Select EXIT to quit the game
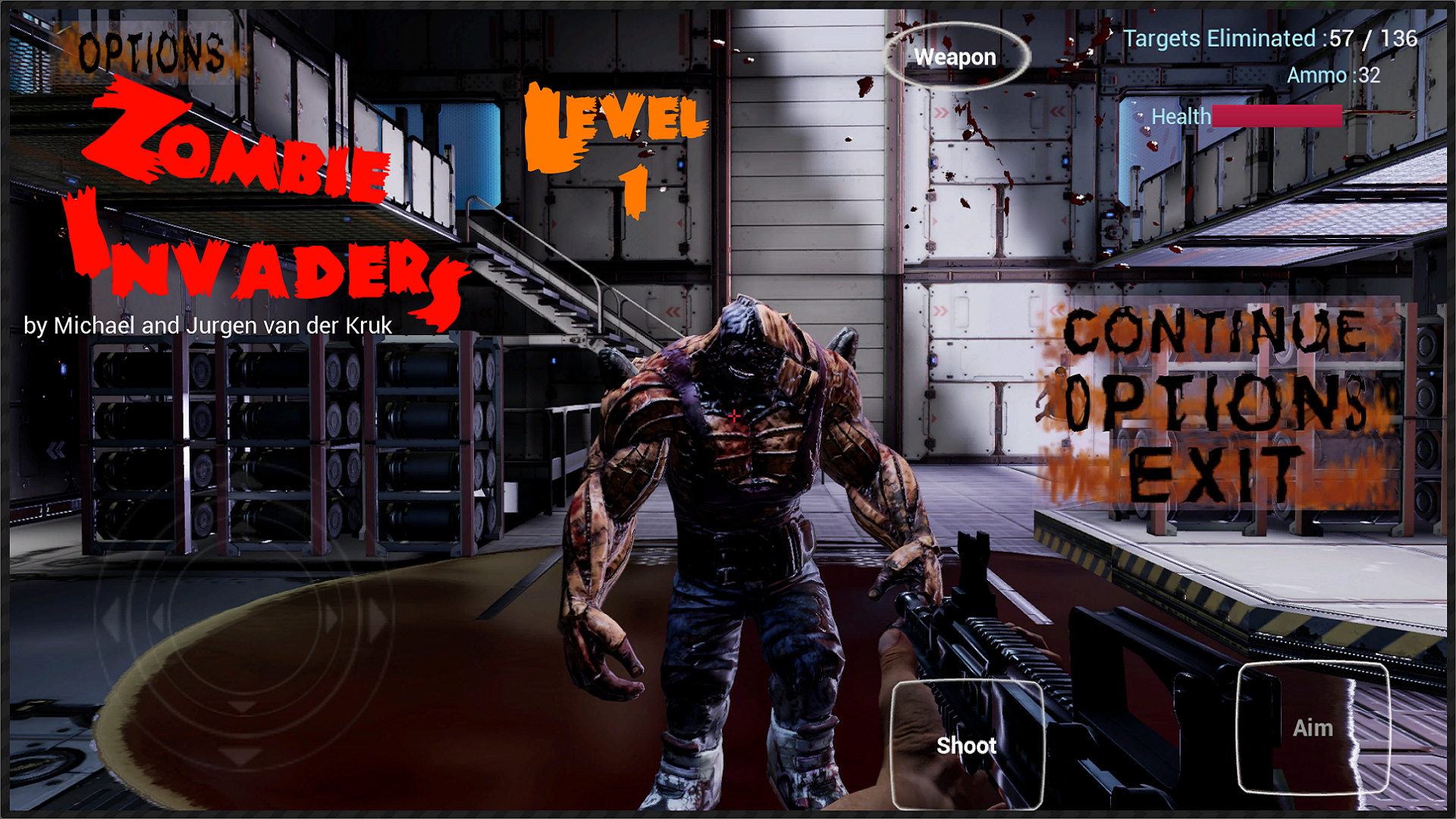1456x819 pixels. point(1213,470)
